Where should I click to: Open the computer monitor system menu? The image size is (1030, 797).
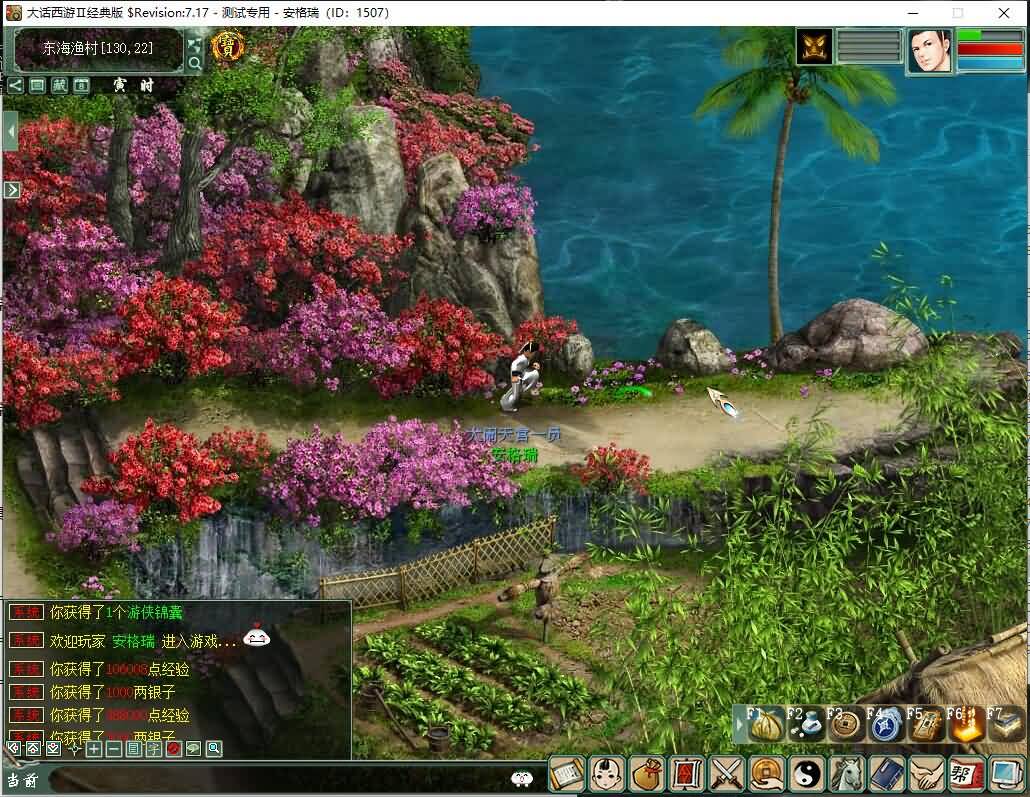tap(1005, 774)
